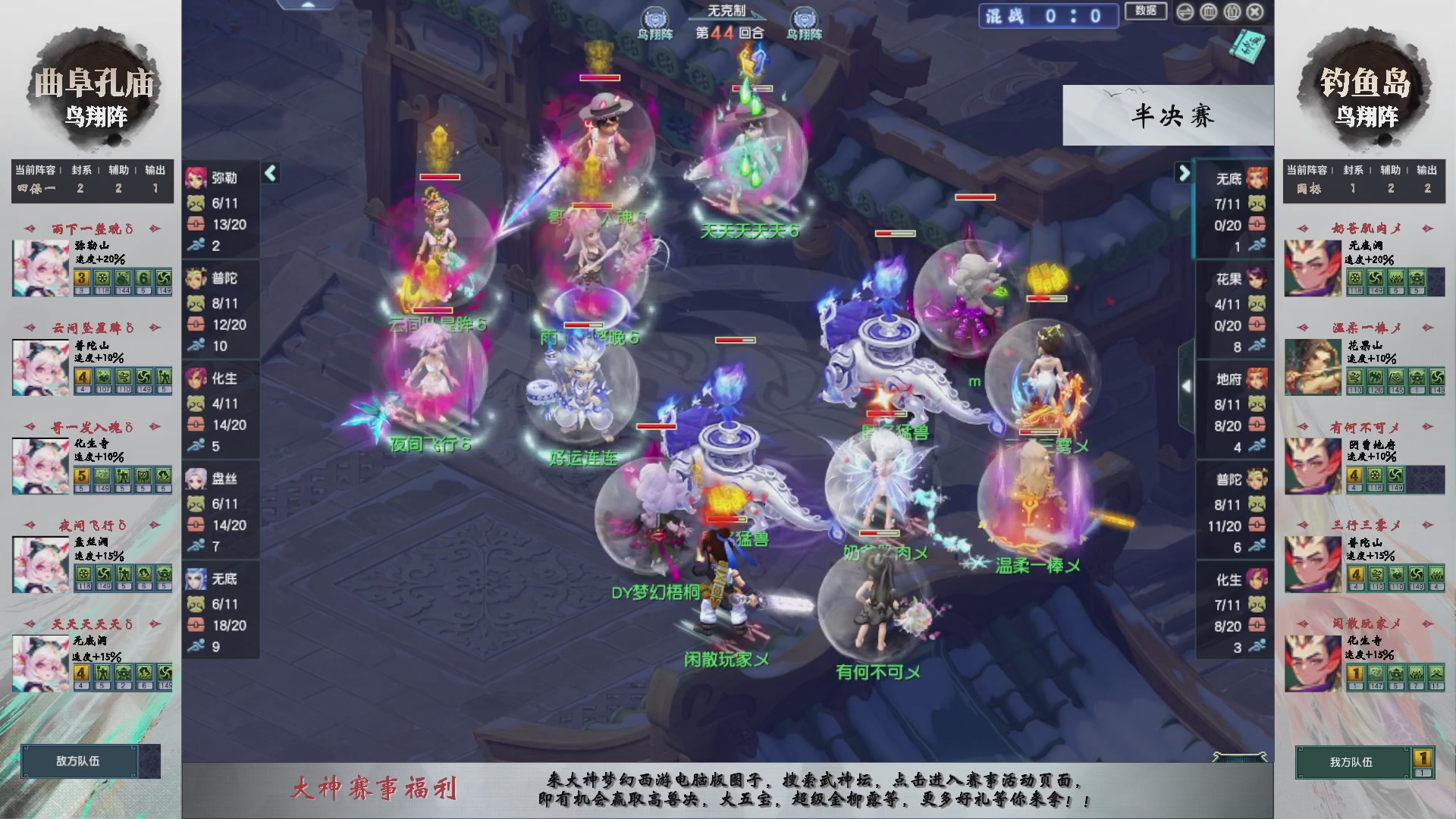Click the 封系 header in the left lineup panel
This screenshot has width=1456, height=819.
pyautogui.click(x=80, y=171)
